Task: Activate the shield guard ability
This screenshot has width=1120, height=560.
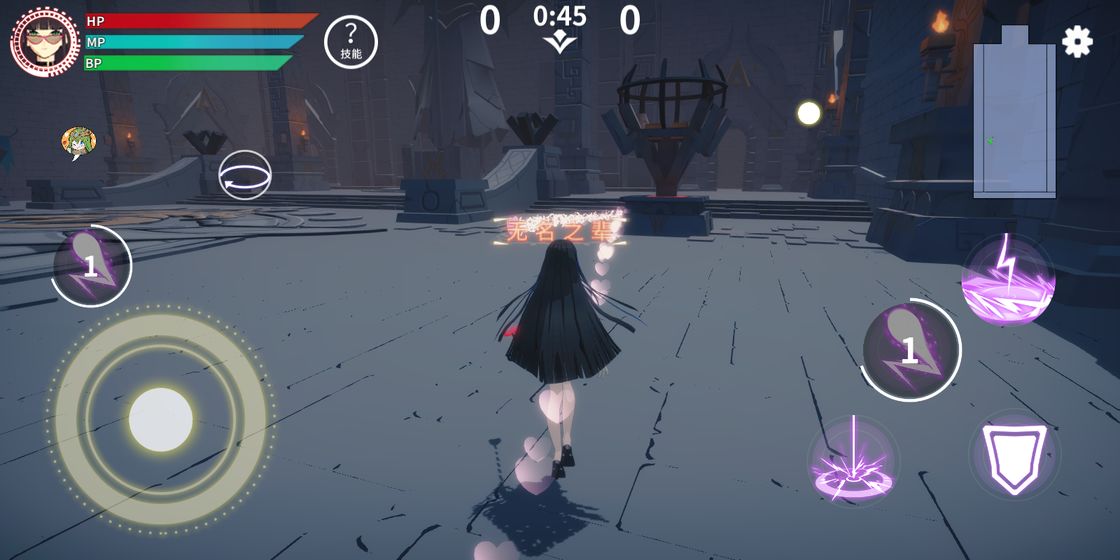Action: [x=1014, y=456]
